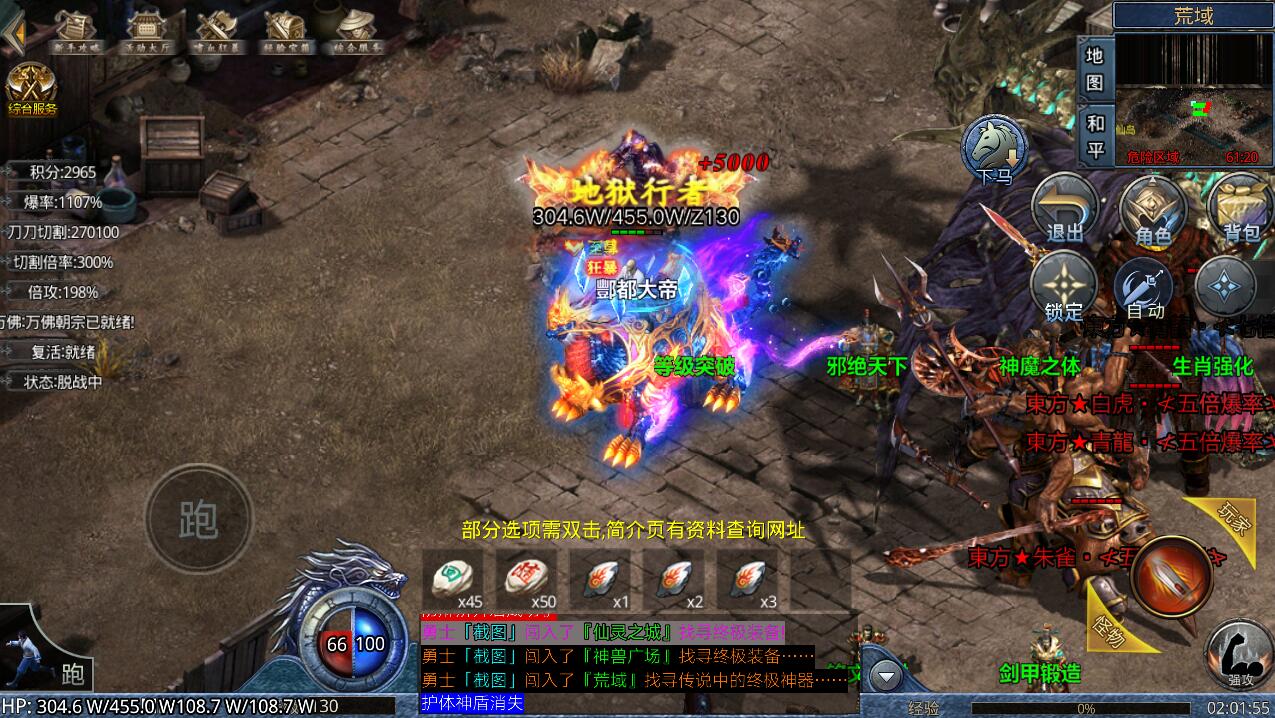The width and height of the screenshot is (1275, 718).
Task: Toggle the 跑 run joystick button
Action: point(198,518)
